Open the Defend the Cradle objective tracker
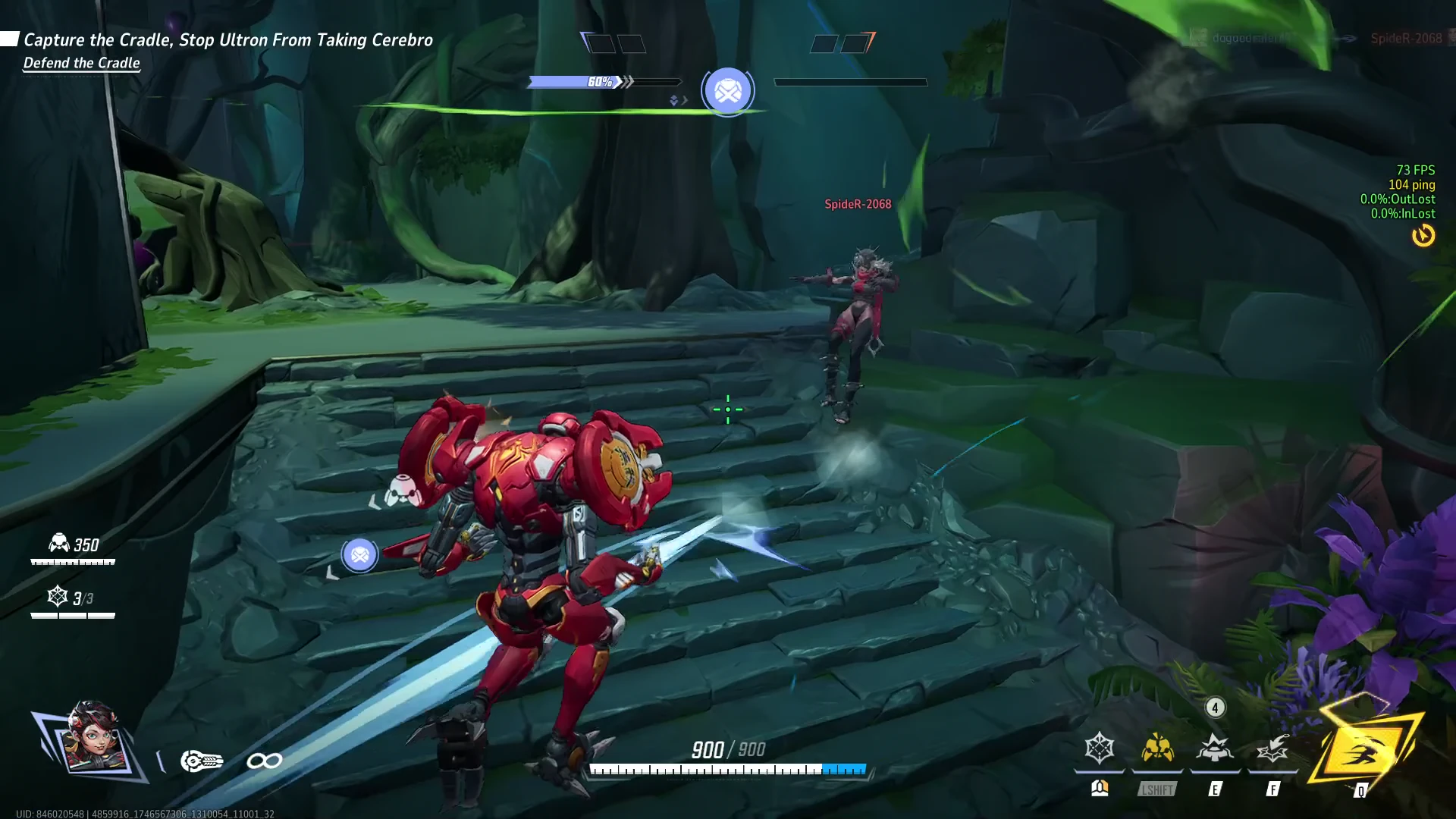Viewport: 1456px width, 819px height. 82,63
